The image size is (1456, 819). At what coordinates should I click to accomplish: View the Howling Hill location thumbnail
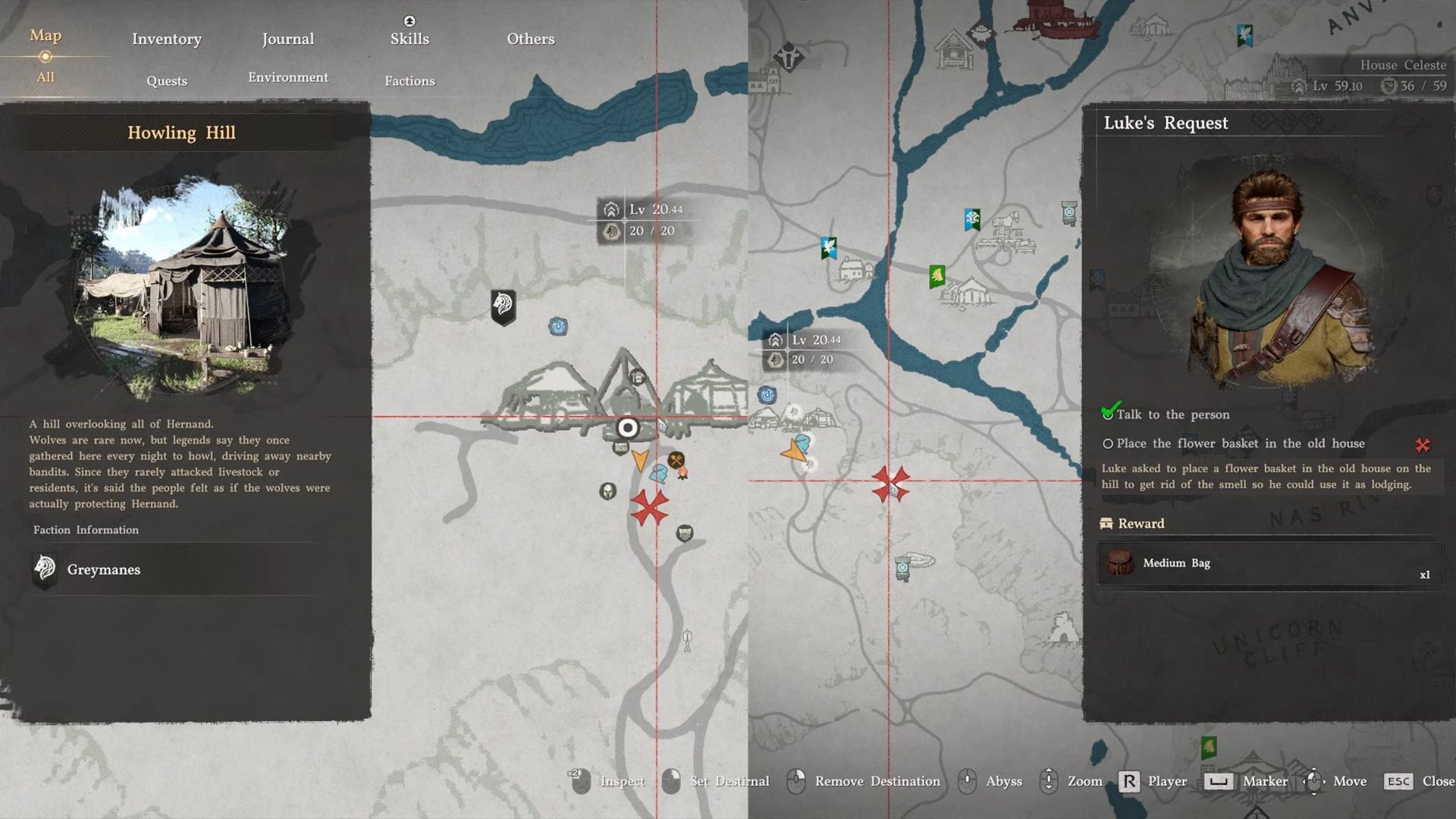pos(182,288)
